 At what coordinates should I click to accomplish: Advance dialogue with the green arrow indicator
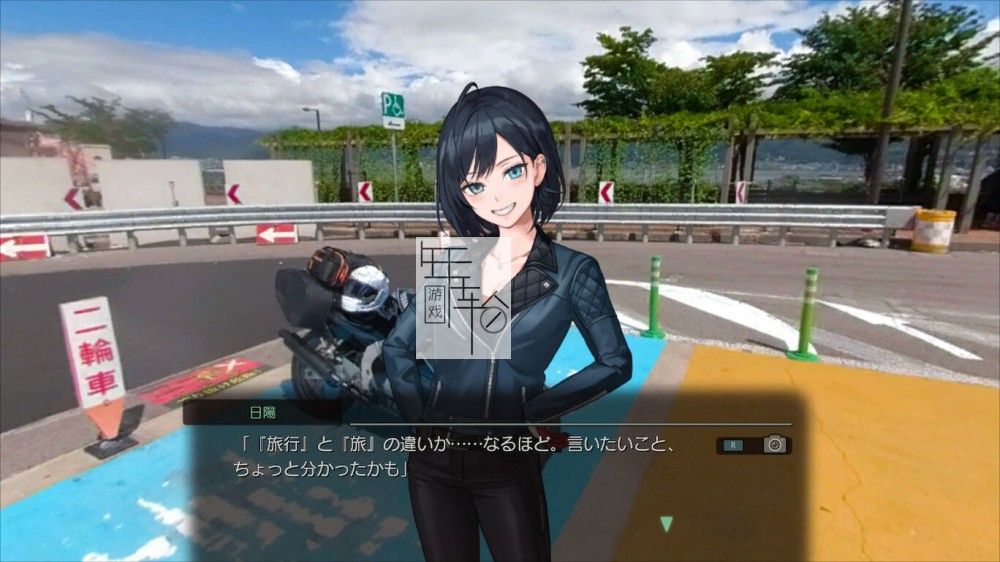pos(666,523)
